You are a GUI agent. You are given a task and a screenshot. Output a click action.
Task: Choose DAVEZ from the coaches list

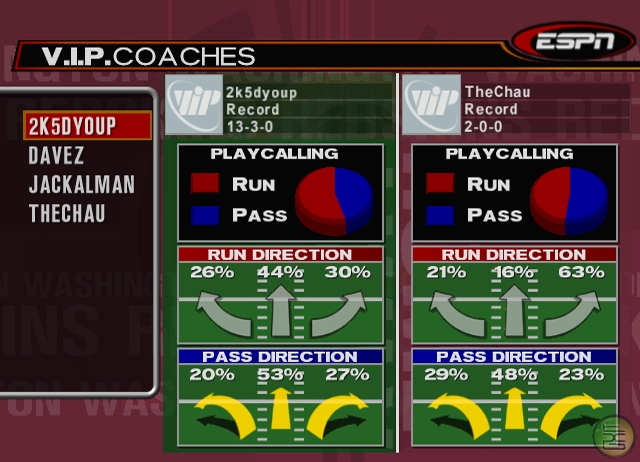click(x=56, y=156)
